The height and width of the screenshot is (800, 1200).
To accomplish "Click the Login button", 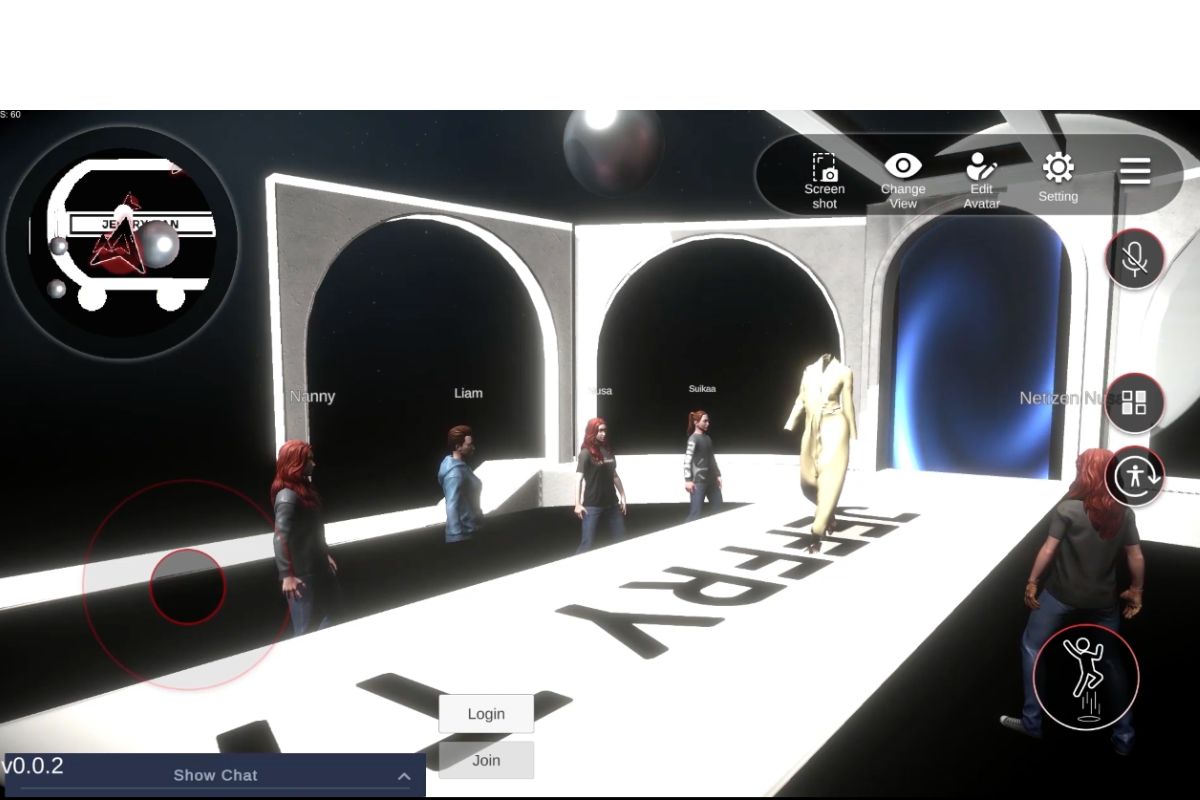I will click(486, 714).
